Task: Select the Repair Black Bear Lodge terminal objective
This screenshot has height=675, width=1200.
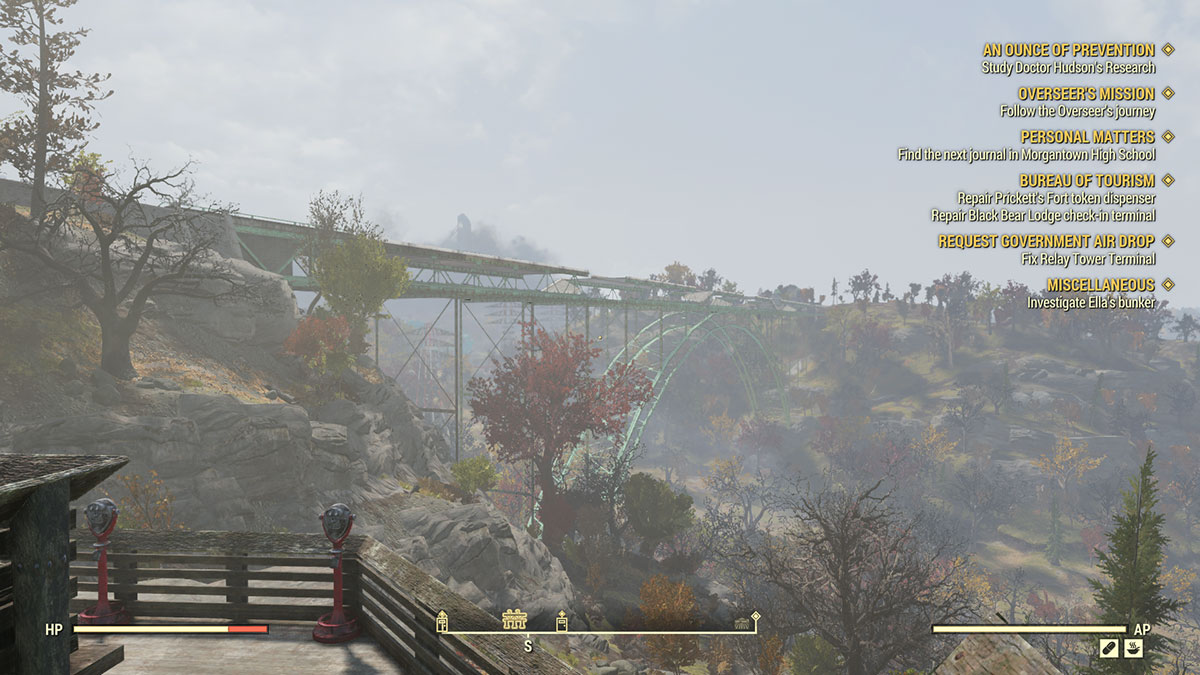Action: pos(1043,215)
